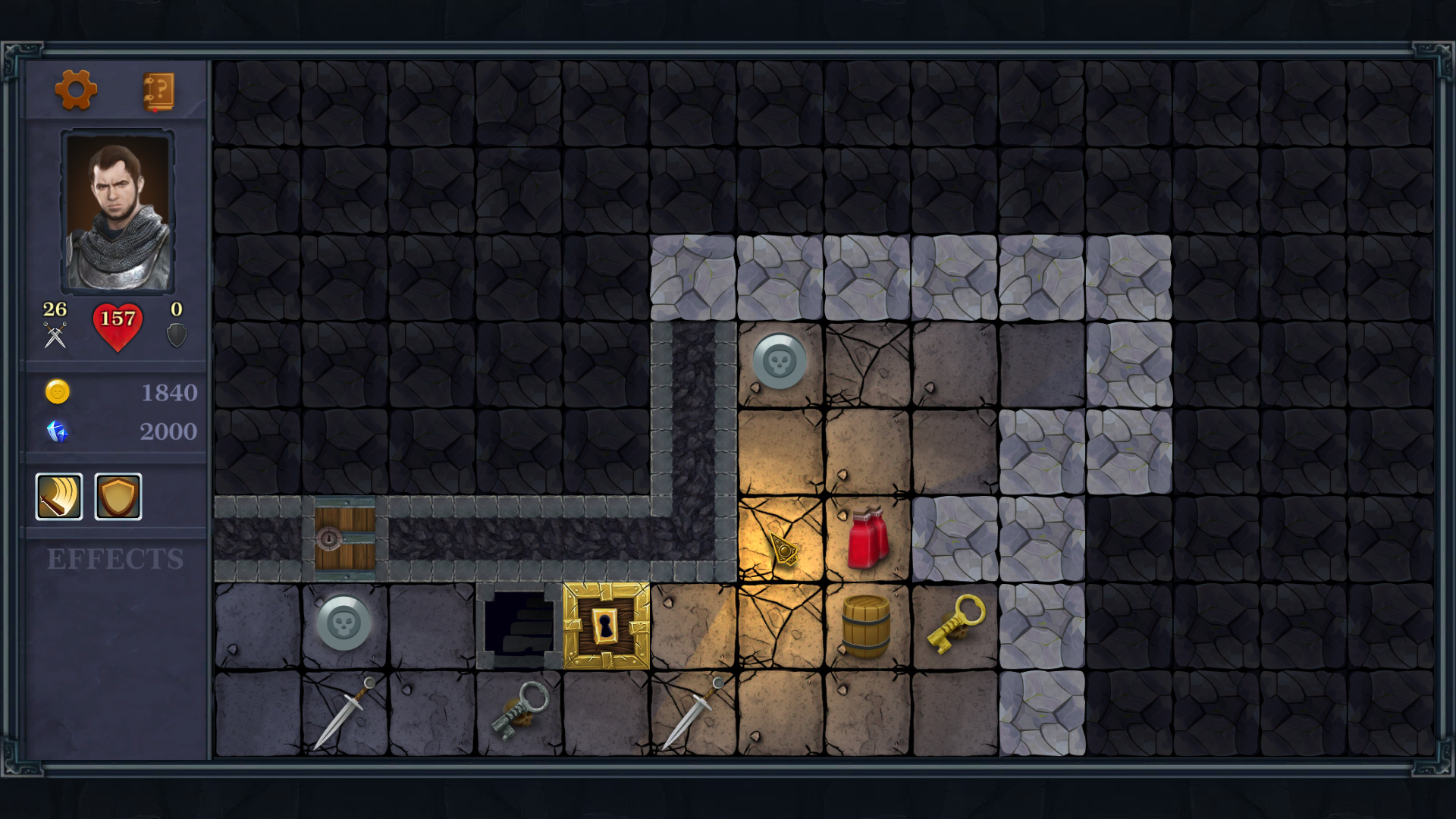Select the shield defense ability

point(118,497)
